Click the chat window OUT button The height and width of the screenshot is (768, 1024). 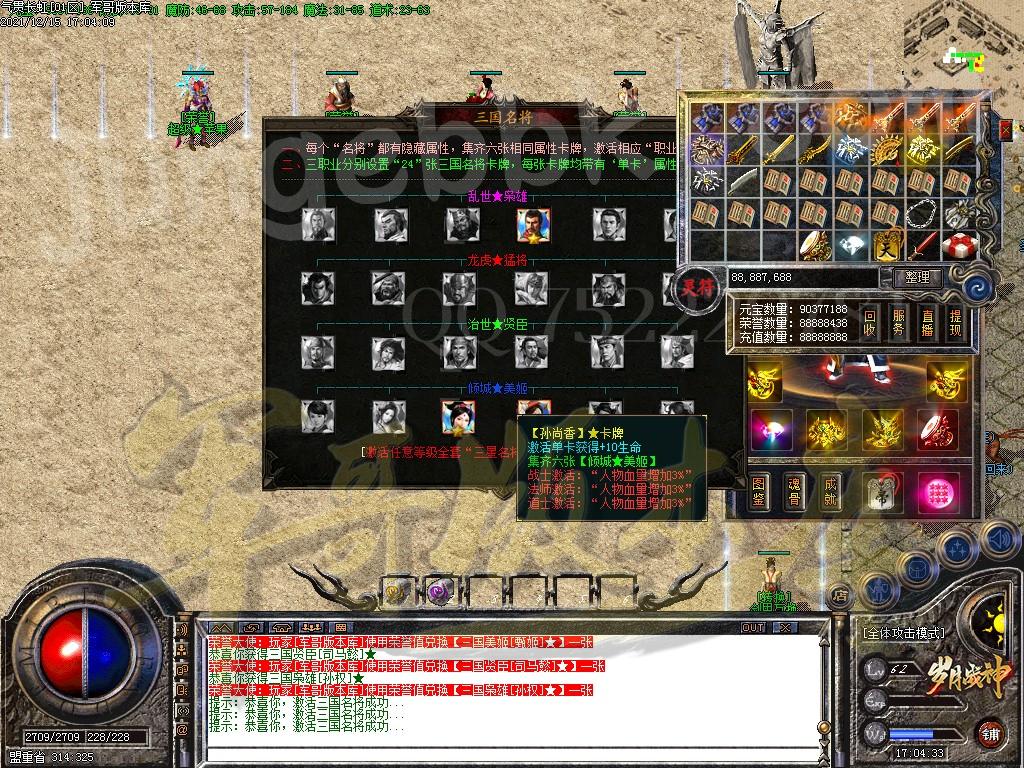753,627
